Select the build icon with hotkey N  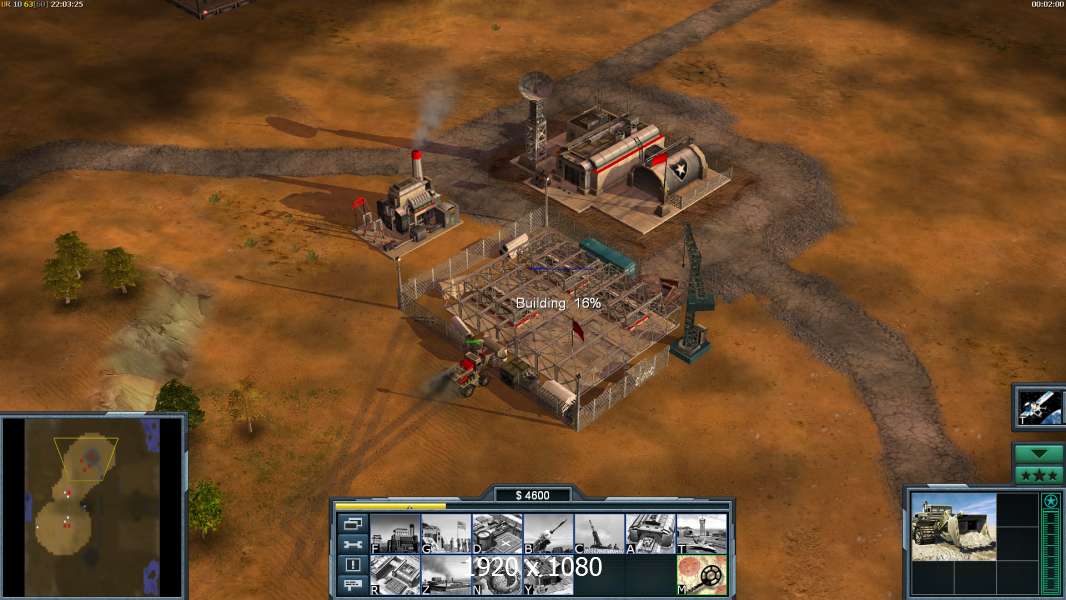click(x=497, y=575)
